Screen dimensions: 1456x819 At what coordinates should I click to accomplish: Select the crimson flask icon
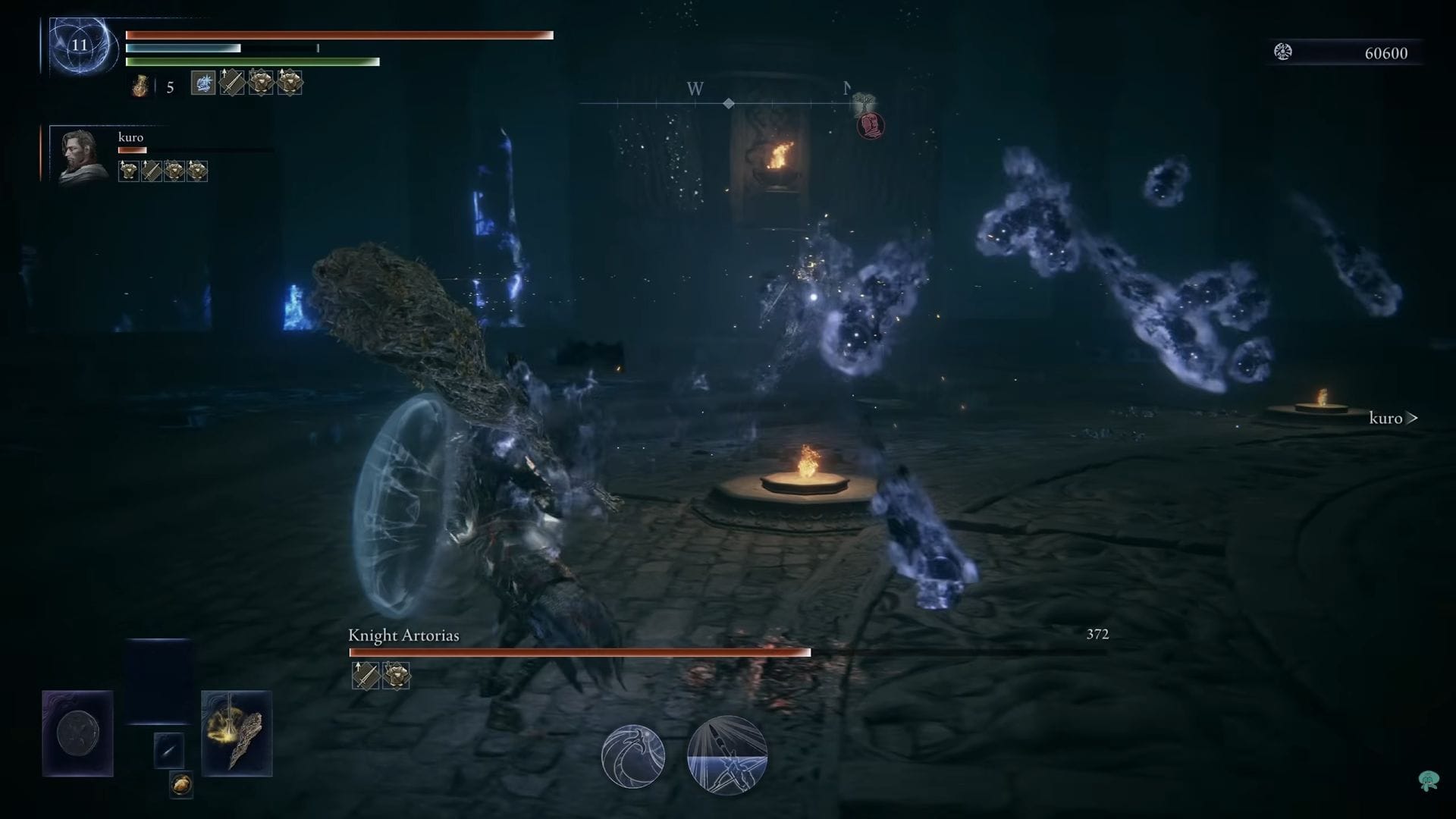click(x=139, y=85)
